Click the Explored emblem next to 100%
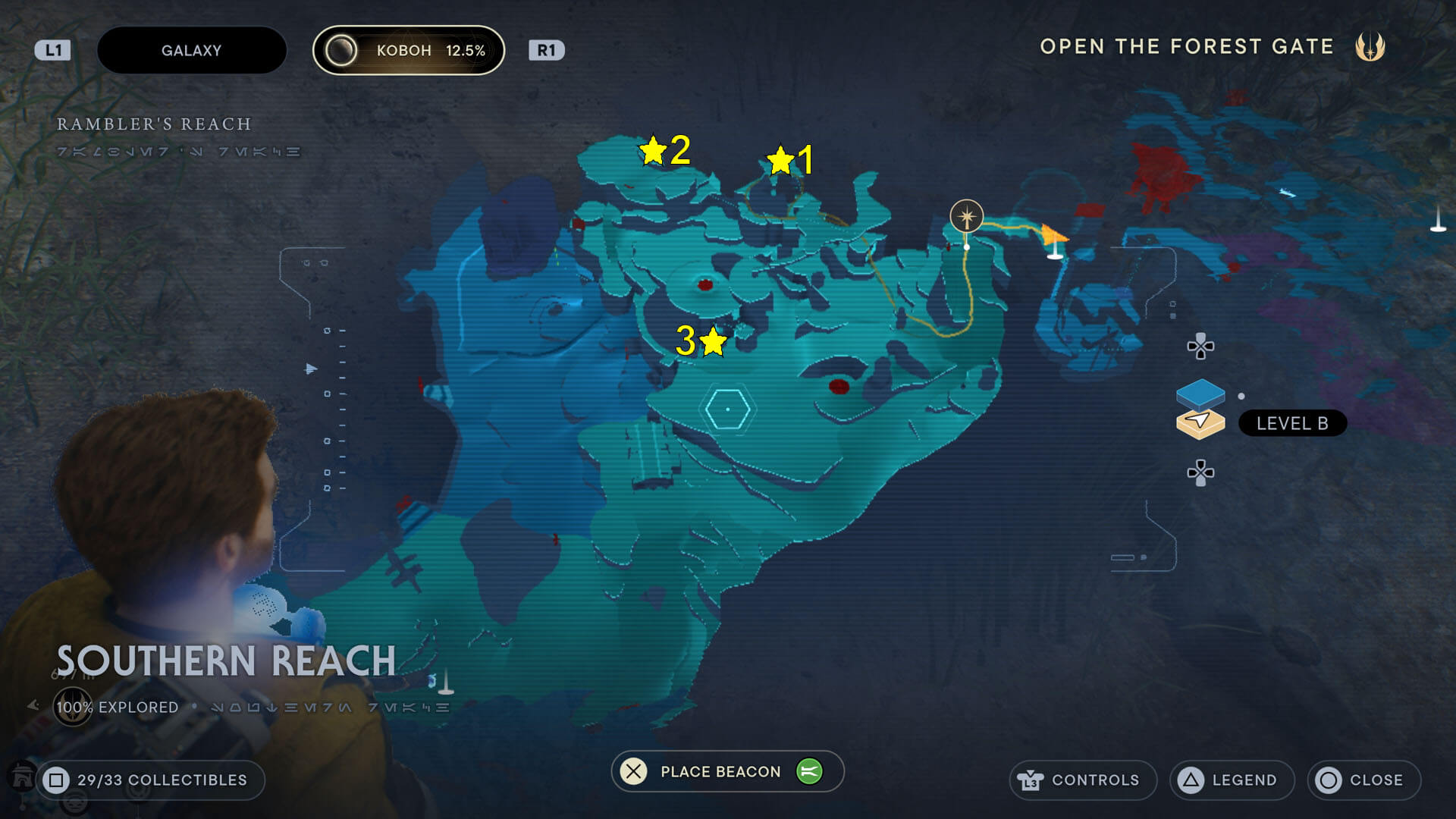The height and width of the screenshot is (819, 1456). (73, 704)
